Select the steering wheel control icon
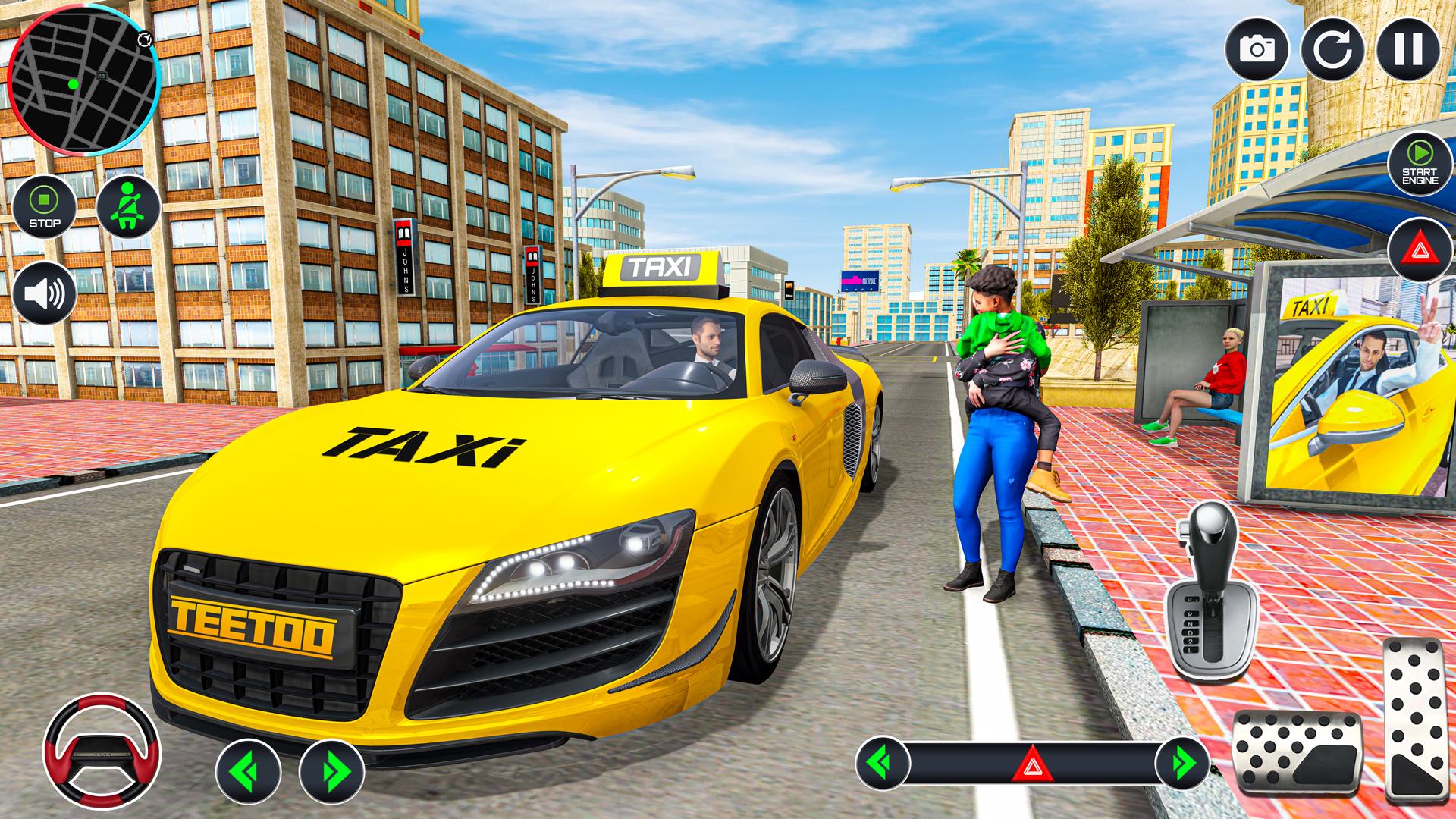 pos(102,749)
